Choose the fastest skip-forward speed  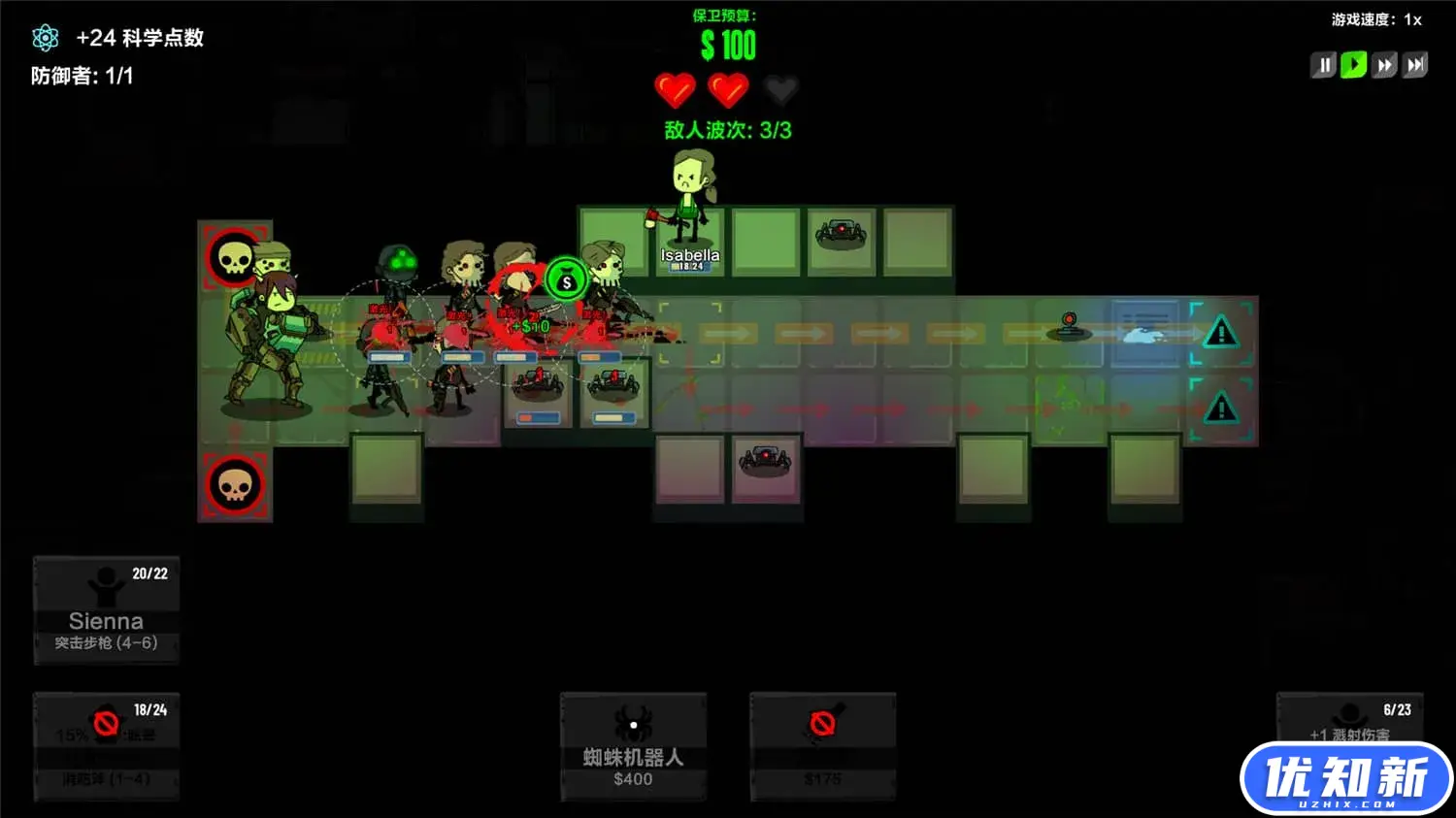tap(1415, 65)
